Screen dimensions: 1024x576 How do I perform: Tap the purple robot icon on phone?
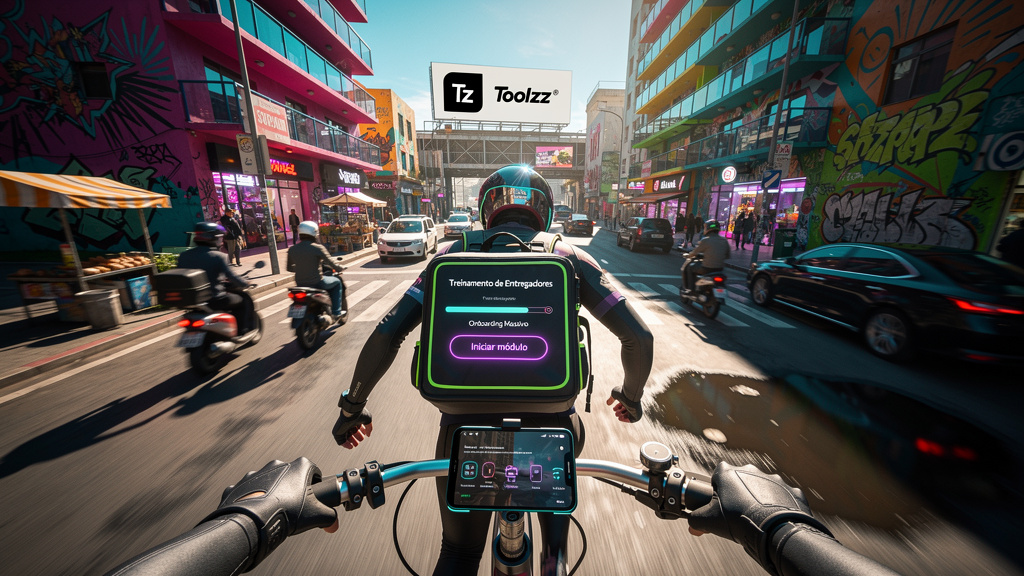click(x=511, y=474)
